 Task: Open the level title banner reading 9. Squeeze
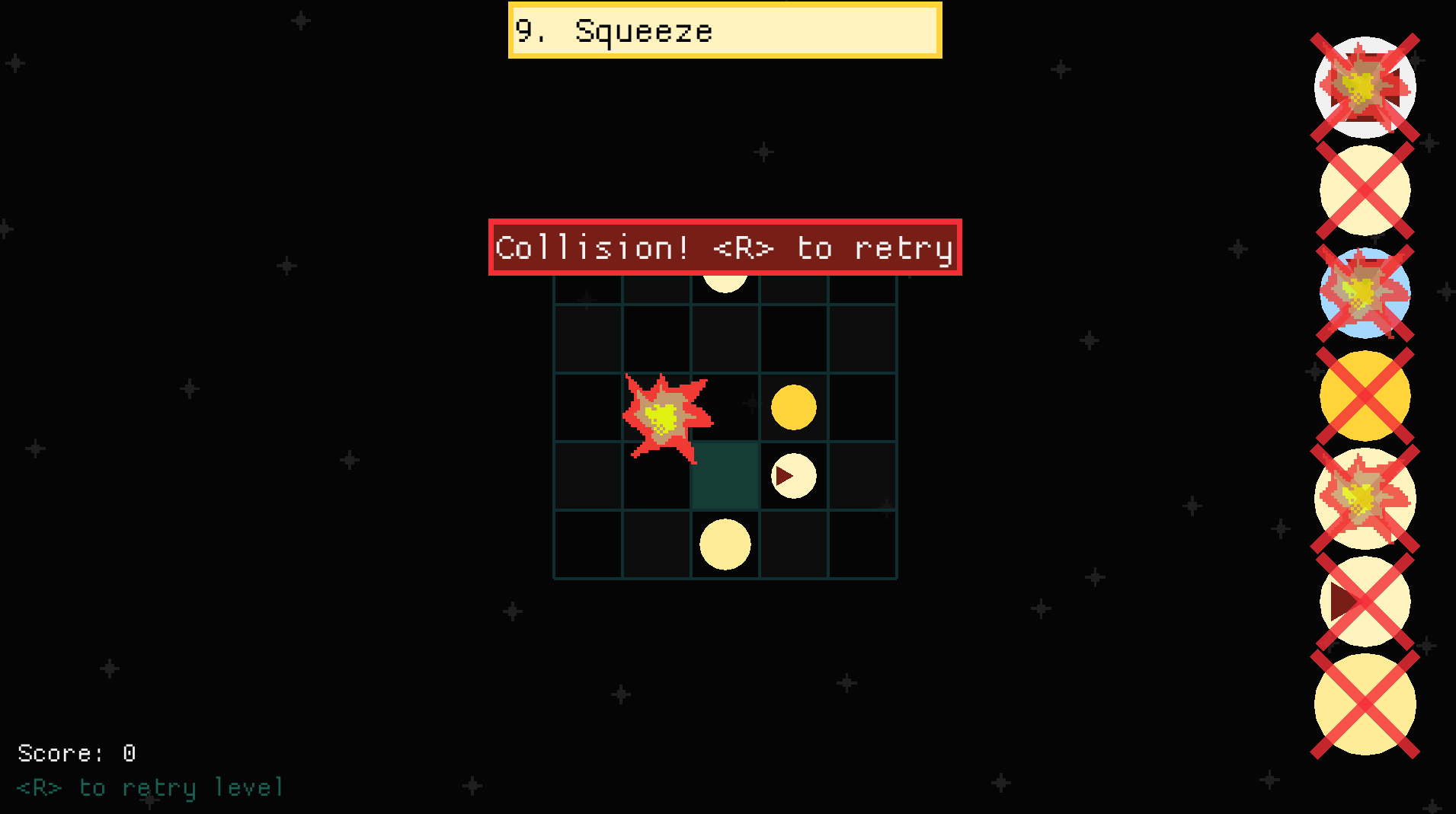pos(723,31)
